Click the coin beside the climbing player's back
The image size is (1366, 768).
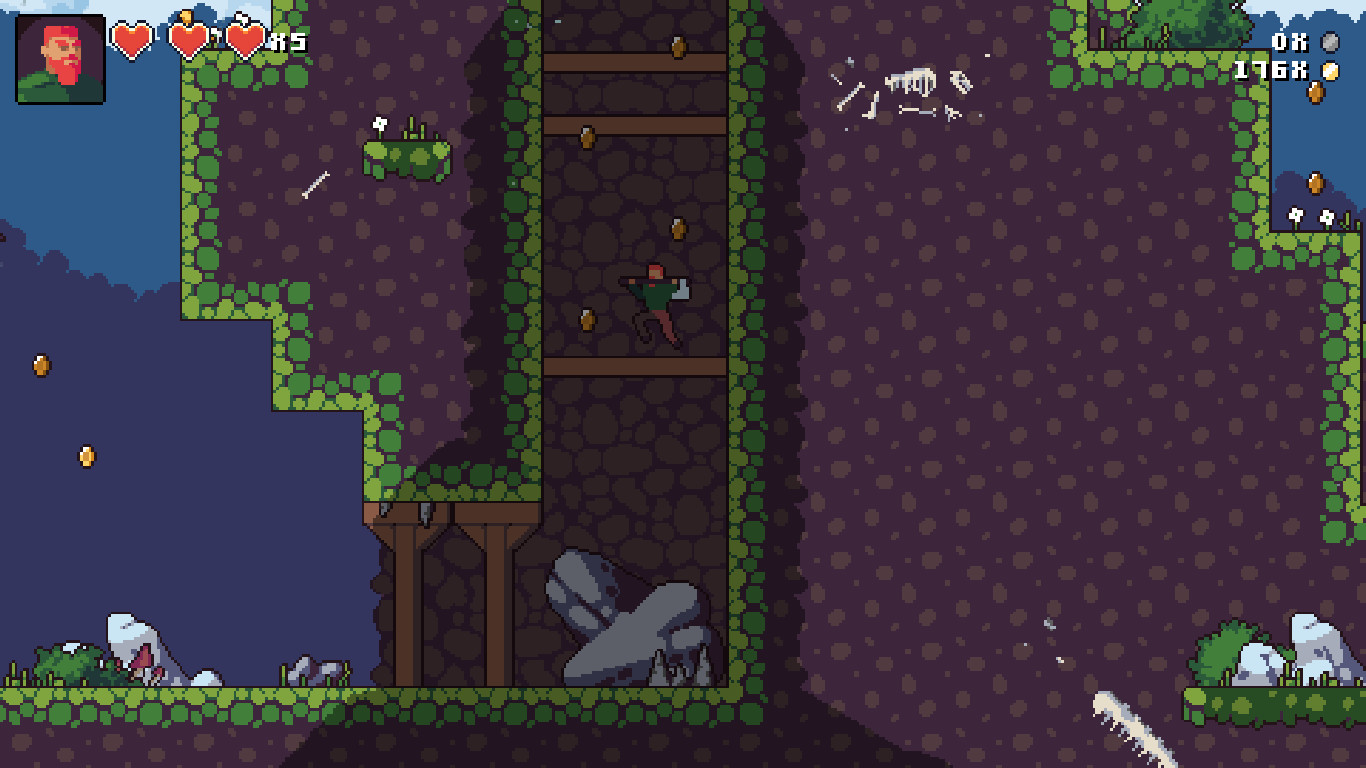[585, 322]
